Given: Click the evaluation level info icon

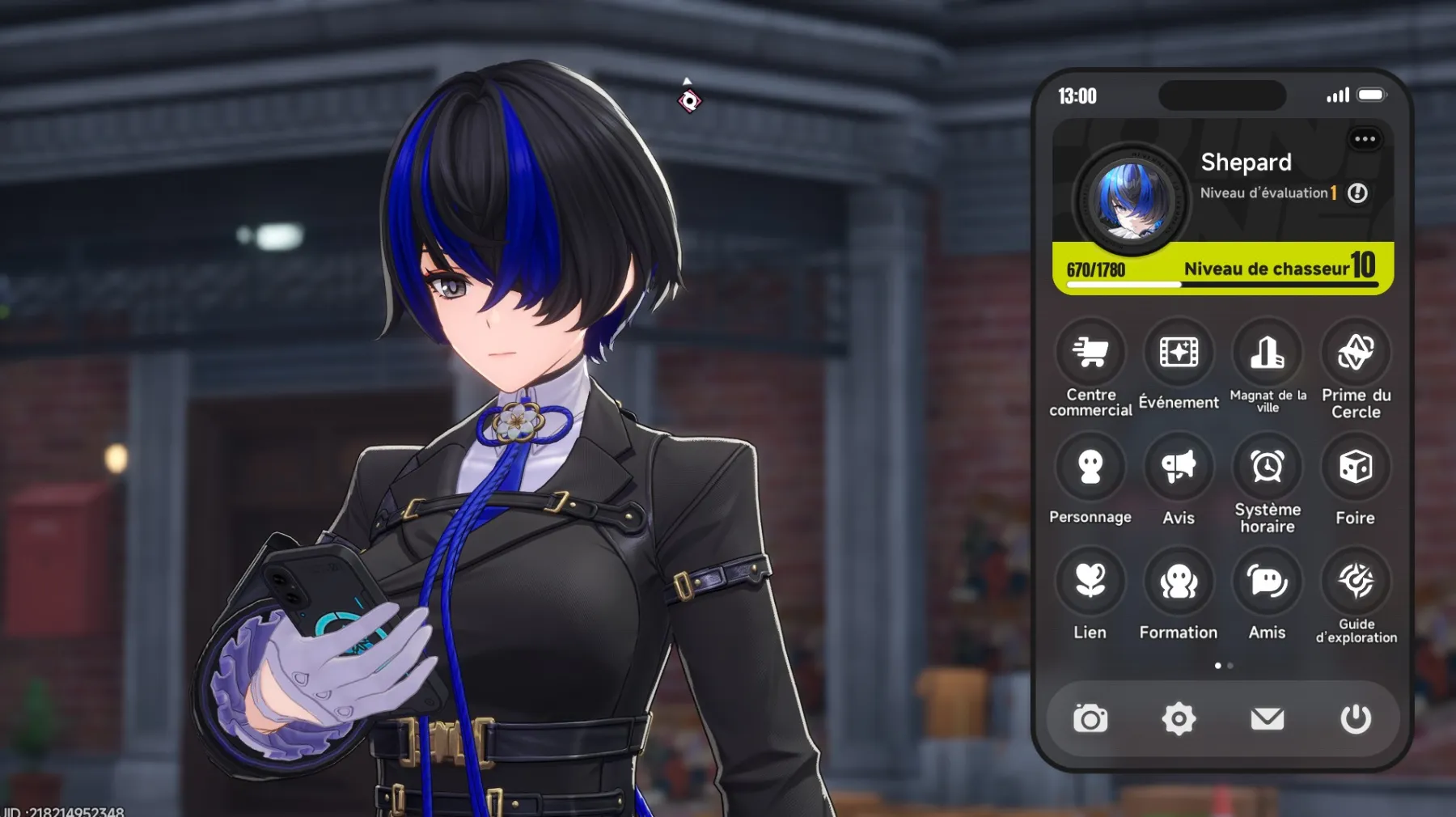Looking at the screenshot, I should coord(1357,193).
